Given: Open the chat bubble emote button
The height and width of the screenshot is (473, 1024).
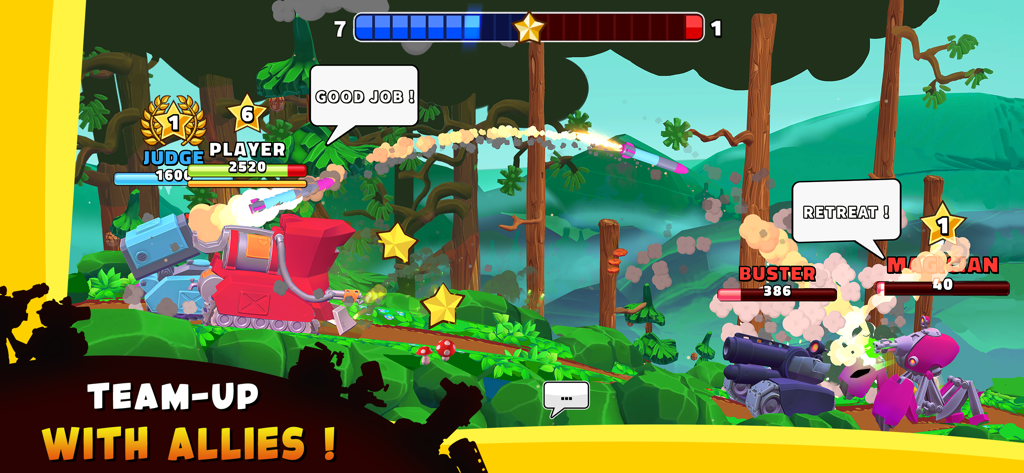Looking at the screenshot, I should [x=566, y=397].
